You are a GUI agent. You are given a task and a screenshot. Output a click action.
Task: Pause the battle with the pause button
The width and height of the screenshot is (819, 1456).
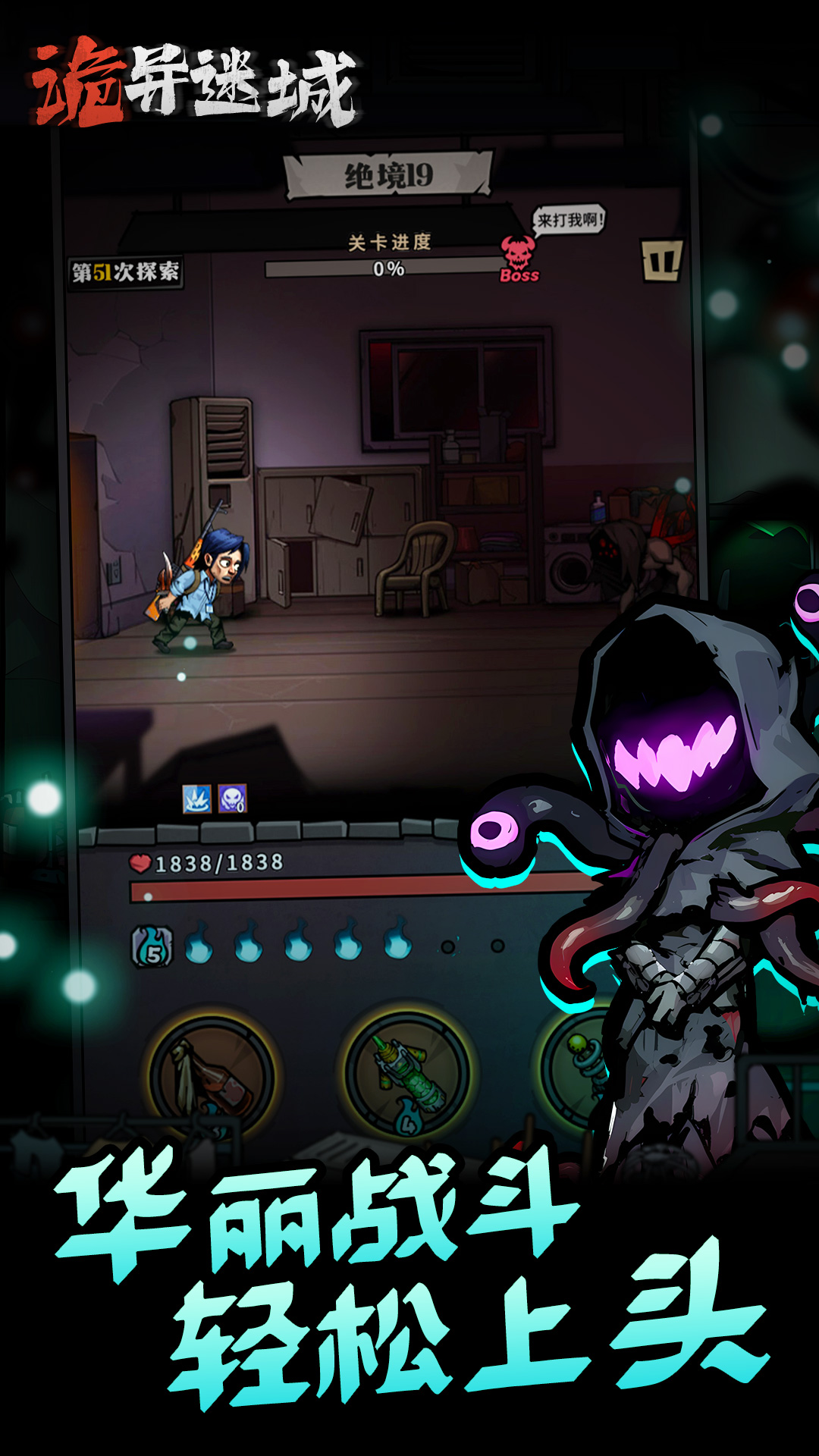(x=661, y=262)
